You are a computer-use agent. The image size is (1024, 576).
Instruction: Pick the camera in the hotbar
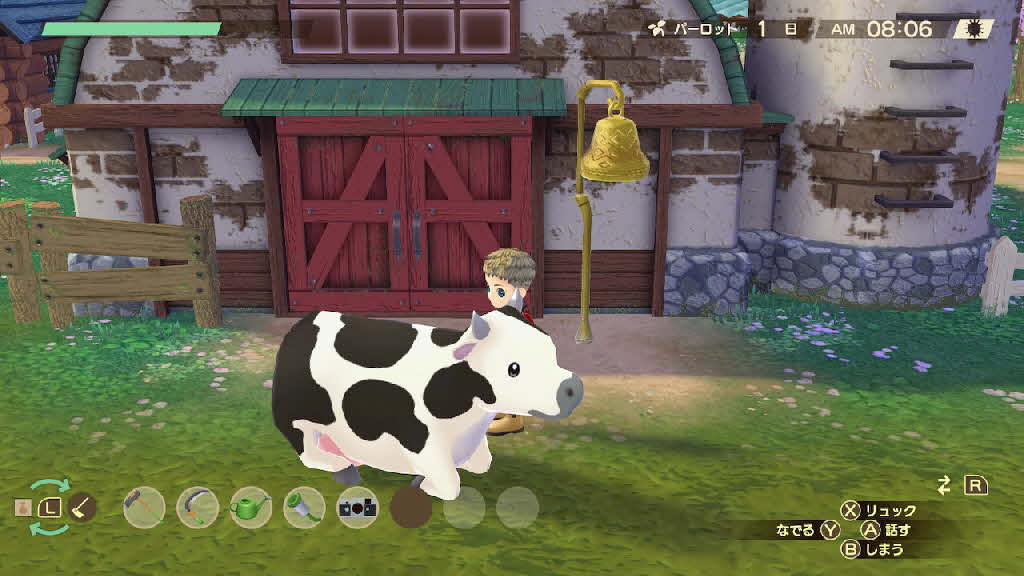click(x=357, y=507)
